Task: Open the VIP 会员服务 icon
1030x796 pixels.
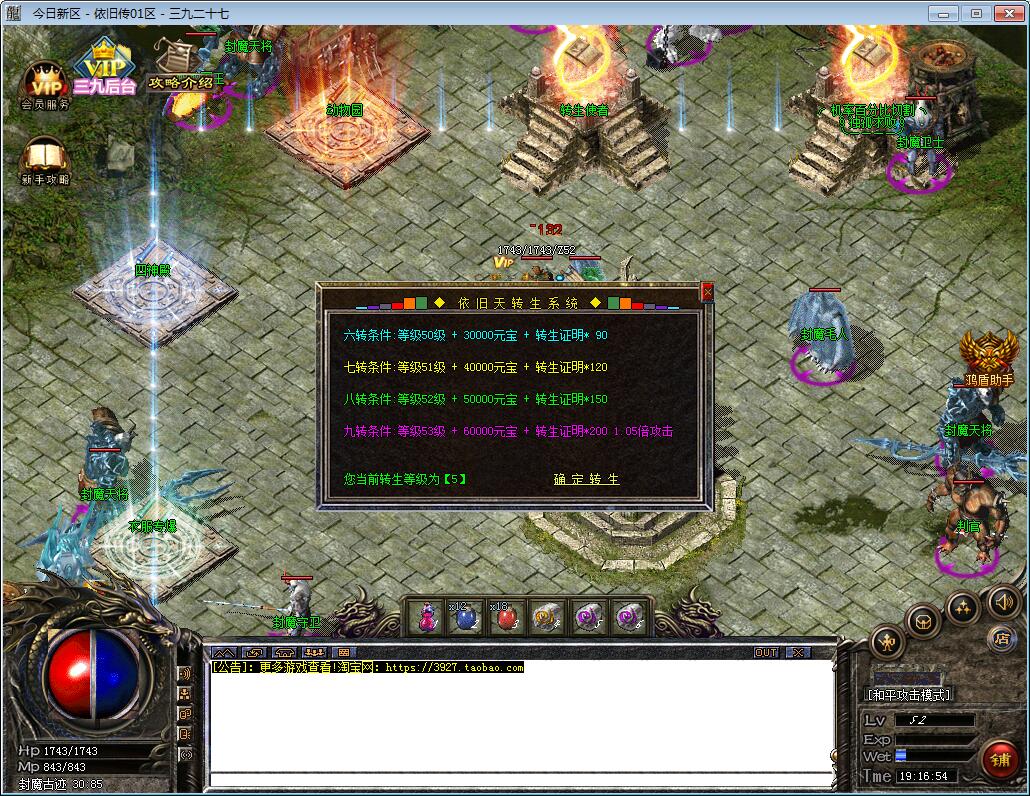Action: (45, 84)
